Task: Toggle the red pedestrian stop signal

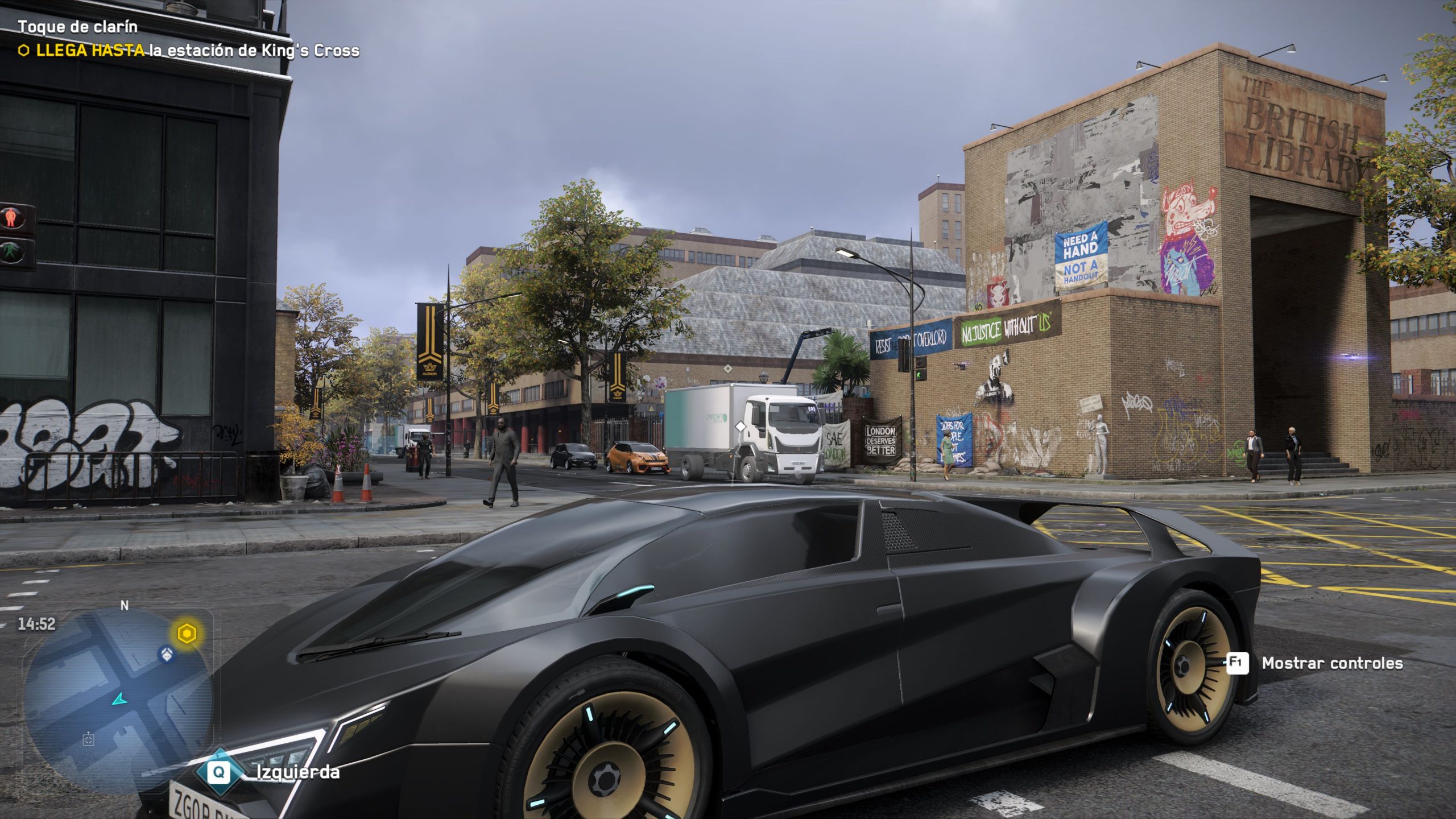Action: click(x=11, y=218)
